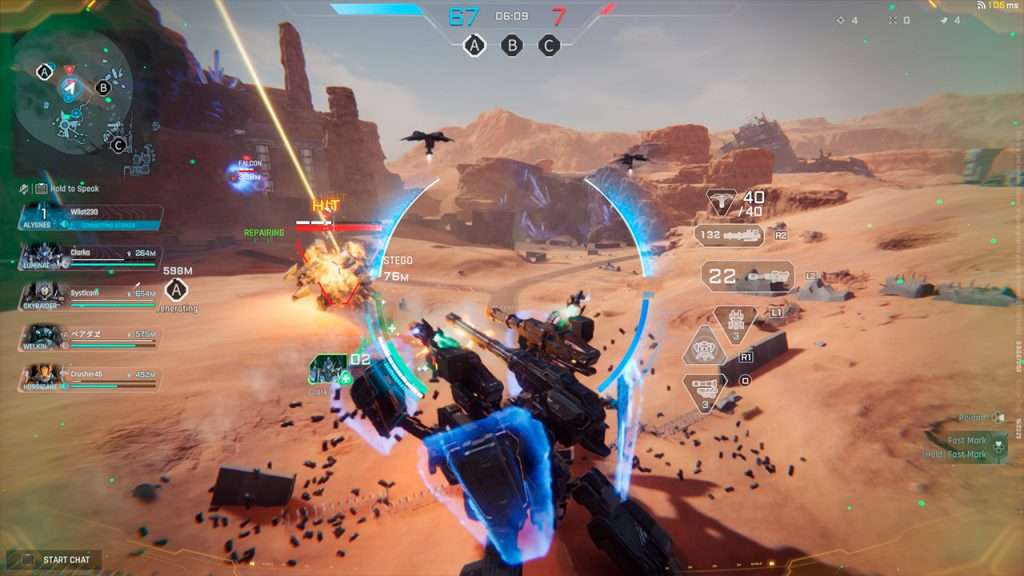The height and width of the screenshot is (576, 1024).
Task: Select capture point C at top center
Action: pos(549,45)
